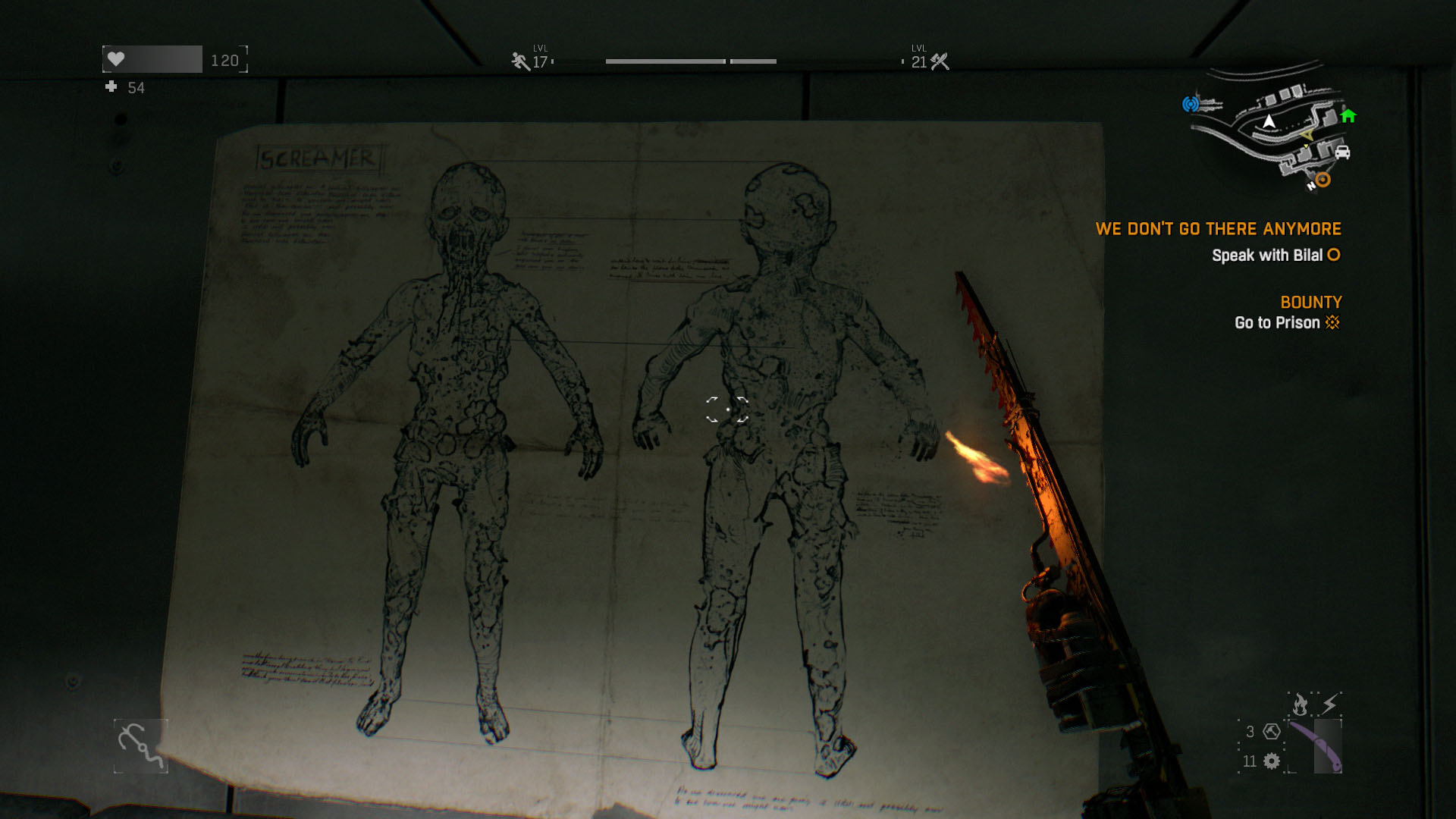Click the medkit plus icon

pyautogui.click(x=111, y=87)
